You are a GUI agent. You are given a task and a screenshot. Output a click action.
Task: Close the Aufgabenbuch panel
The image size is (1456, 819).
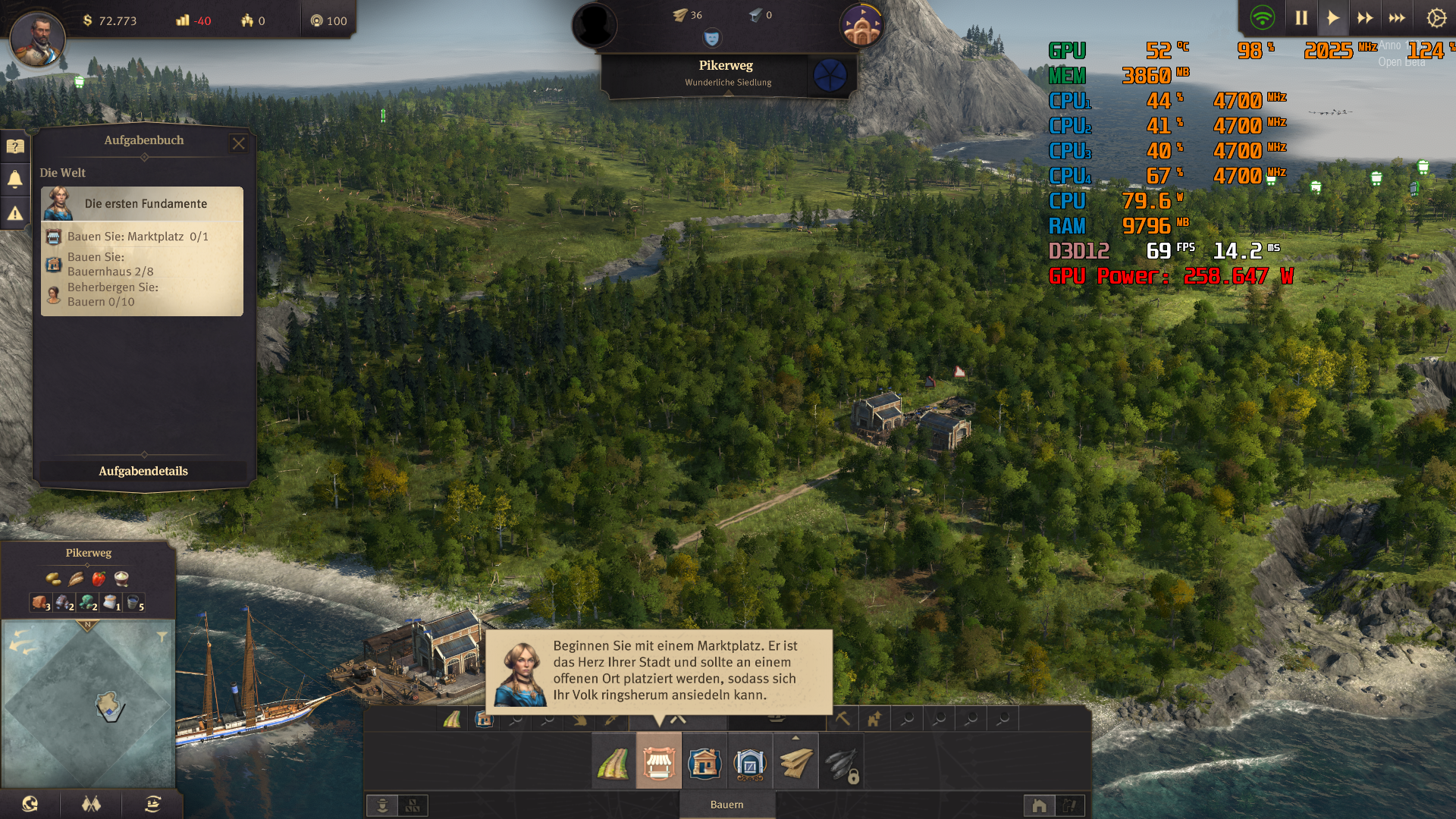(239, 143)
